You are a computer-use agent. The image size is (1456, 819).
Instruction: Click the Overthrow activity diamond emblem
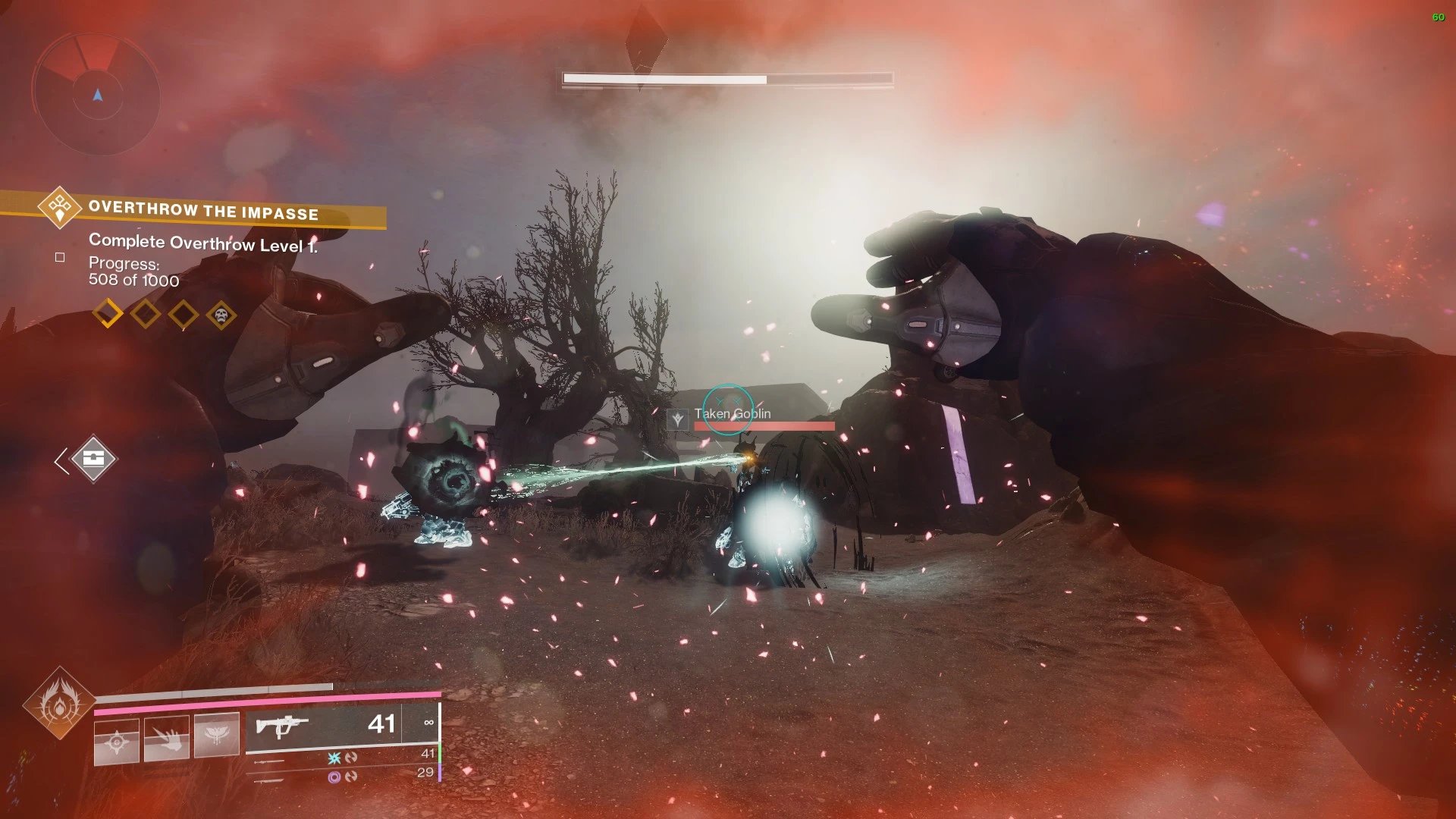60,206
